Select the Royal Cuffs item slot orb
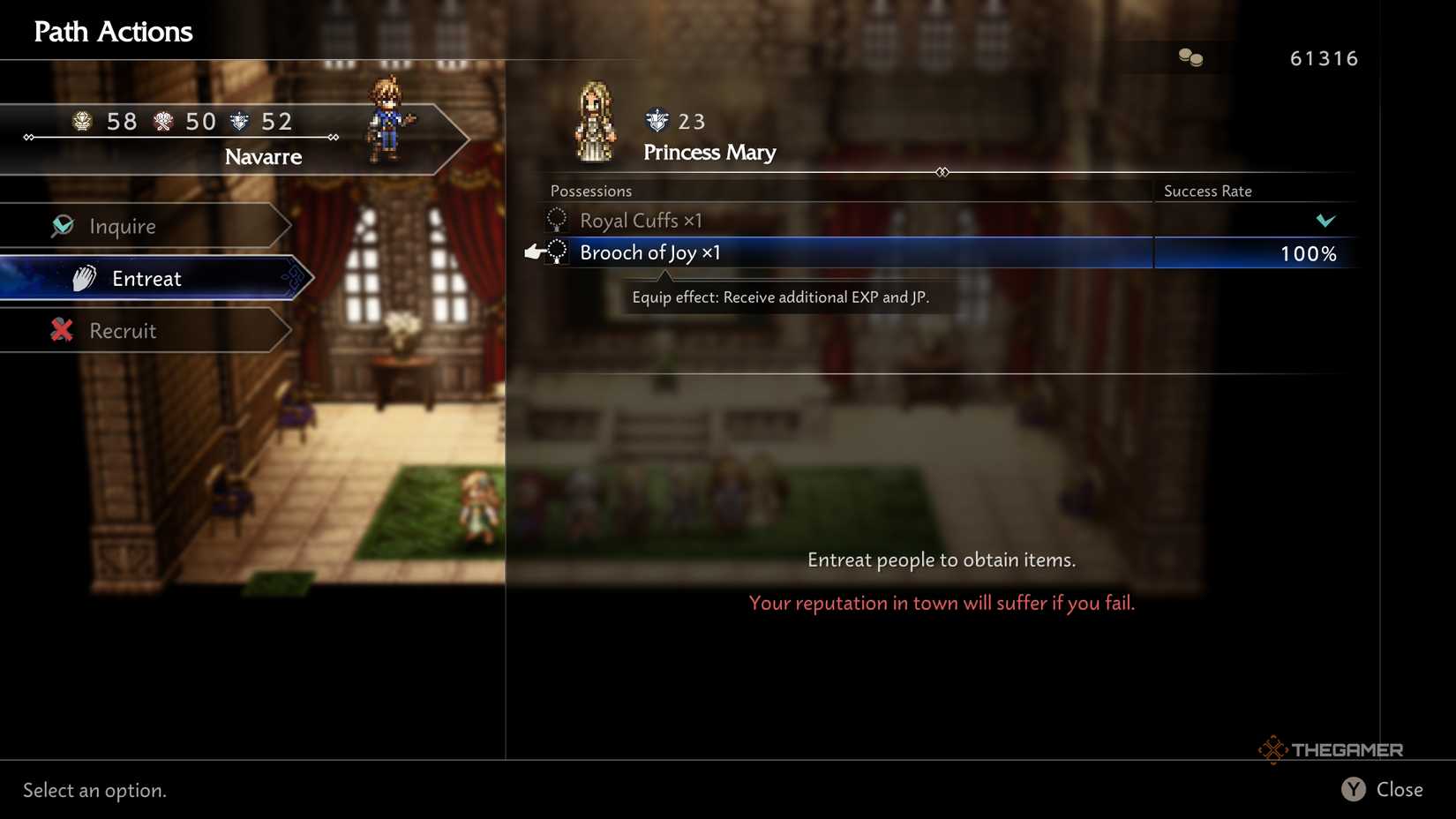1456x819 pixels. tap(556, 220)
